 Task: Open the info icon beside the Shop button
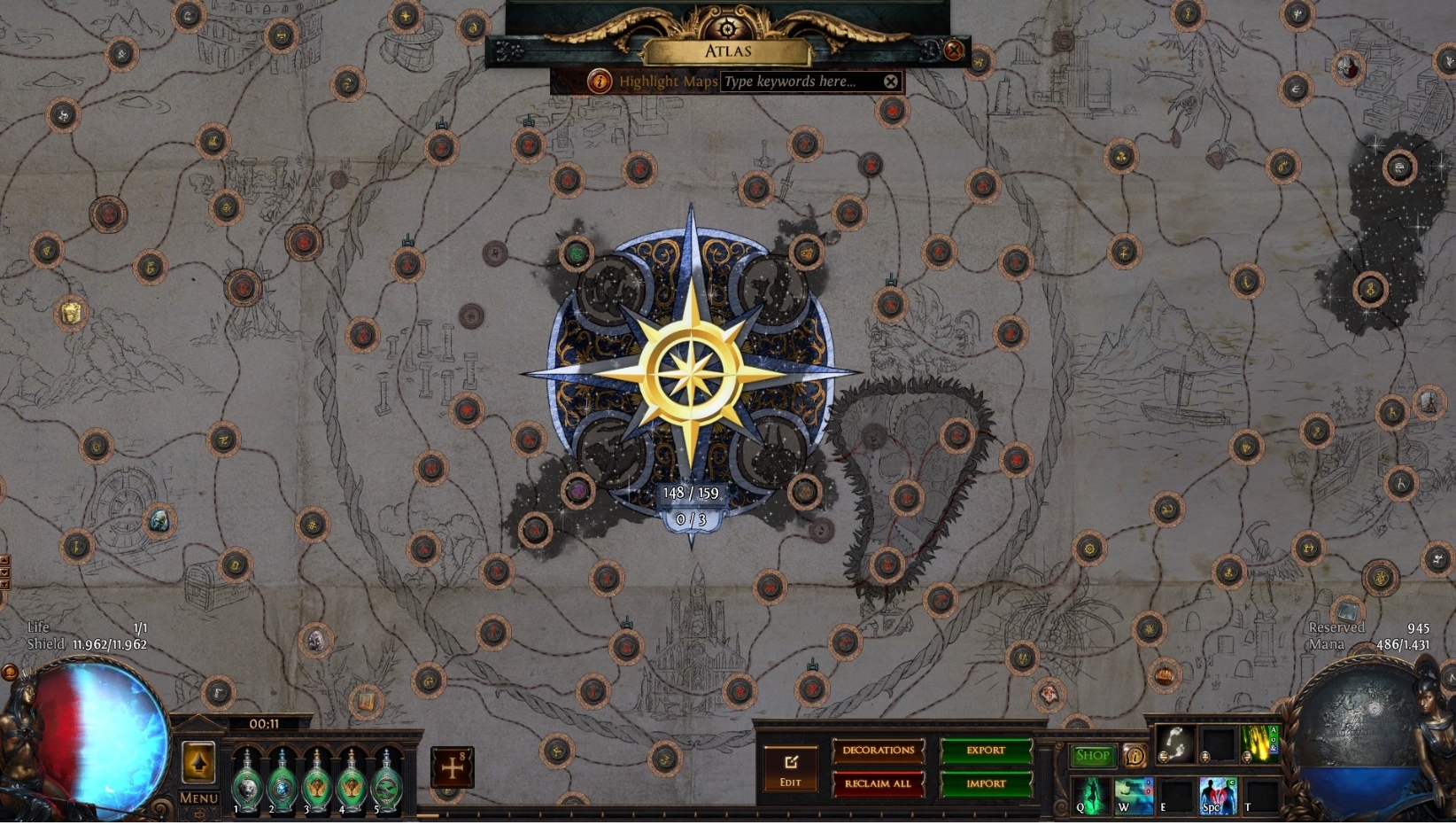pos(1136,756)
